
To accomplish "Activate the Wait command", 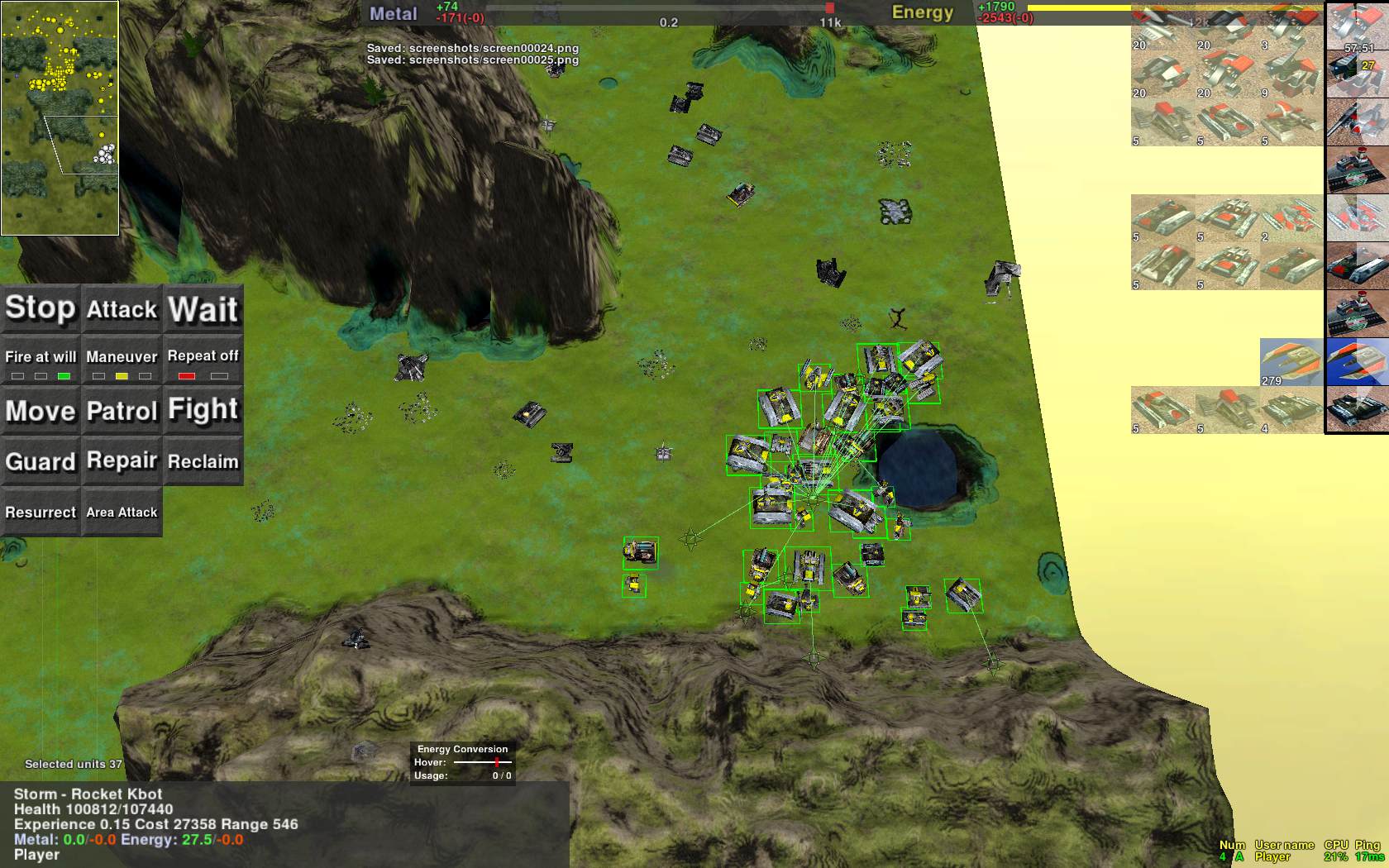I will [x=203, y=308].
